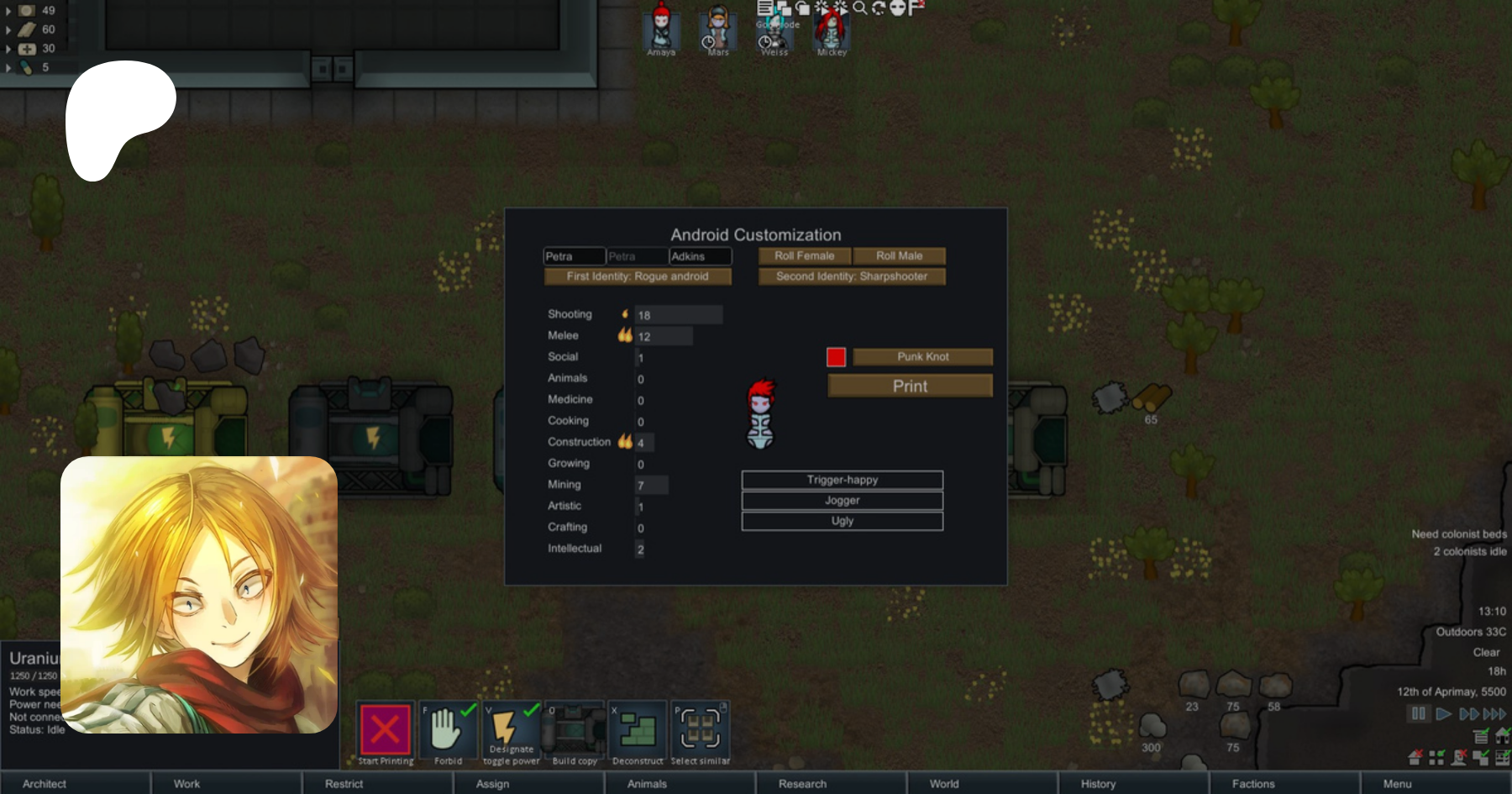1512x794 pixels.
Task: Edit the Adkins last name field
Action: (700, 256)
